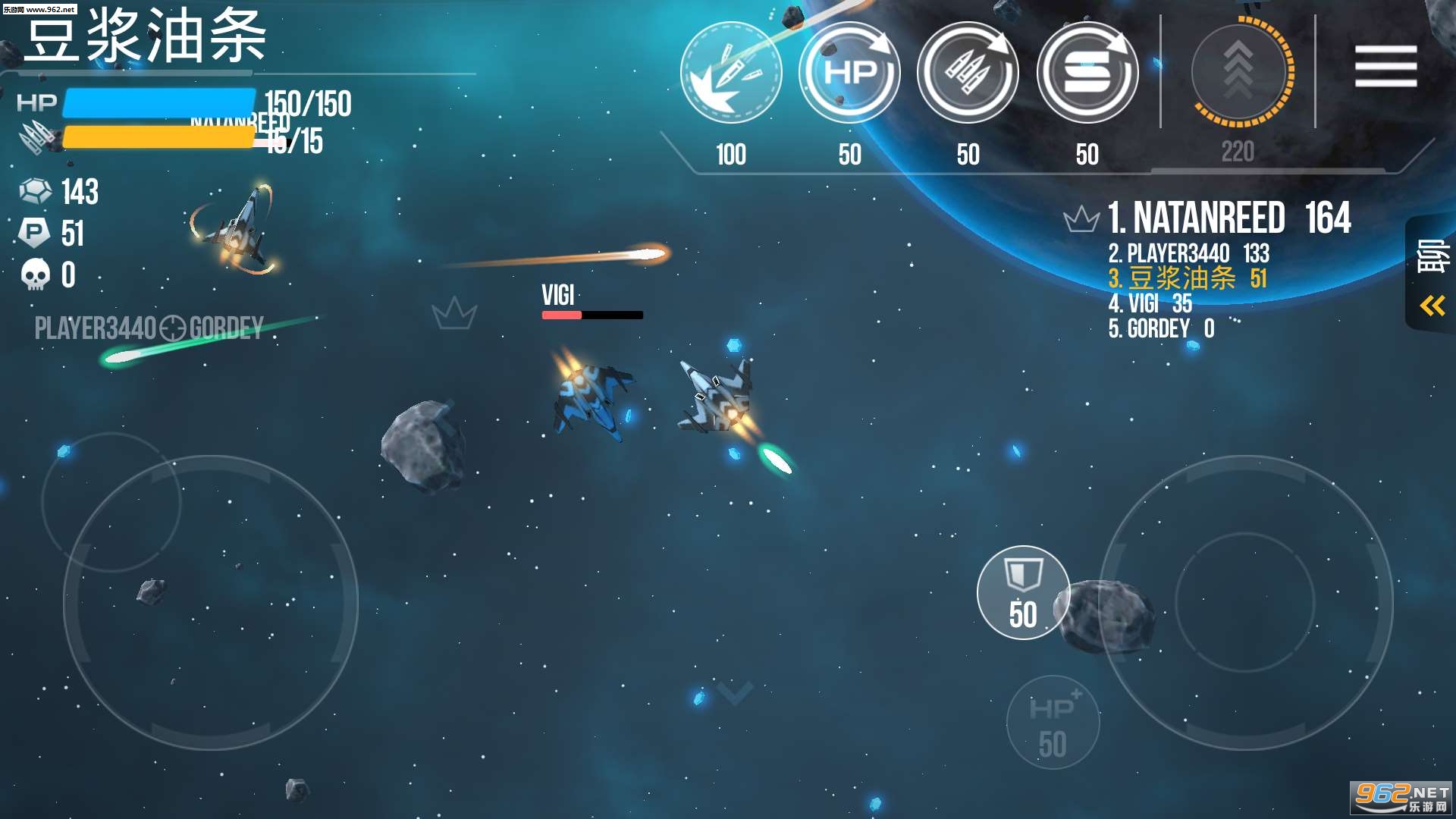Select PLAYER3440 leaderboard row
The width and height of the screenshot is (1456, 819).
click(x=1188, y=253)
